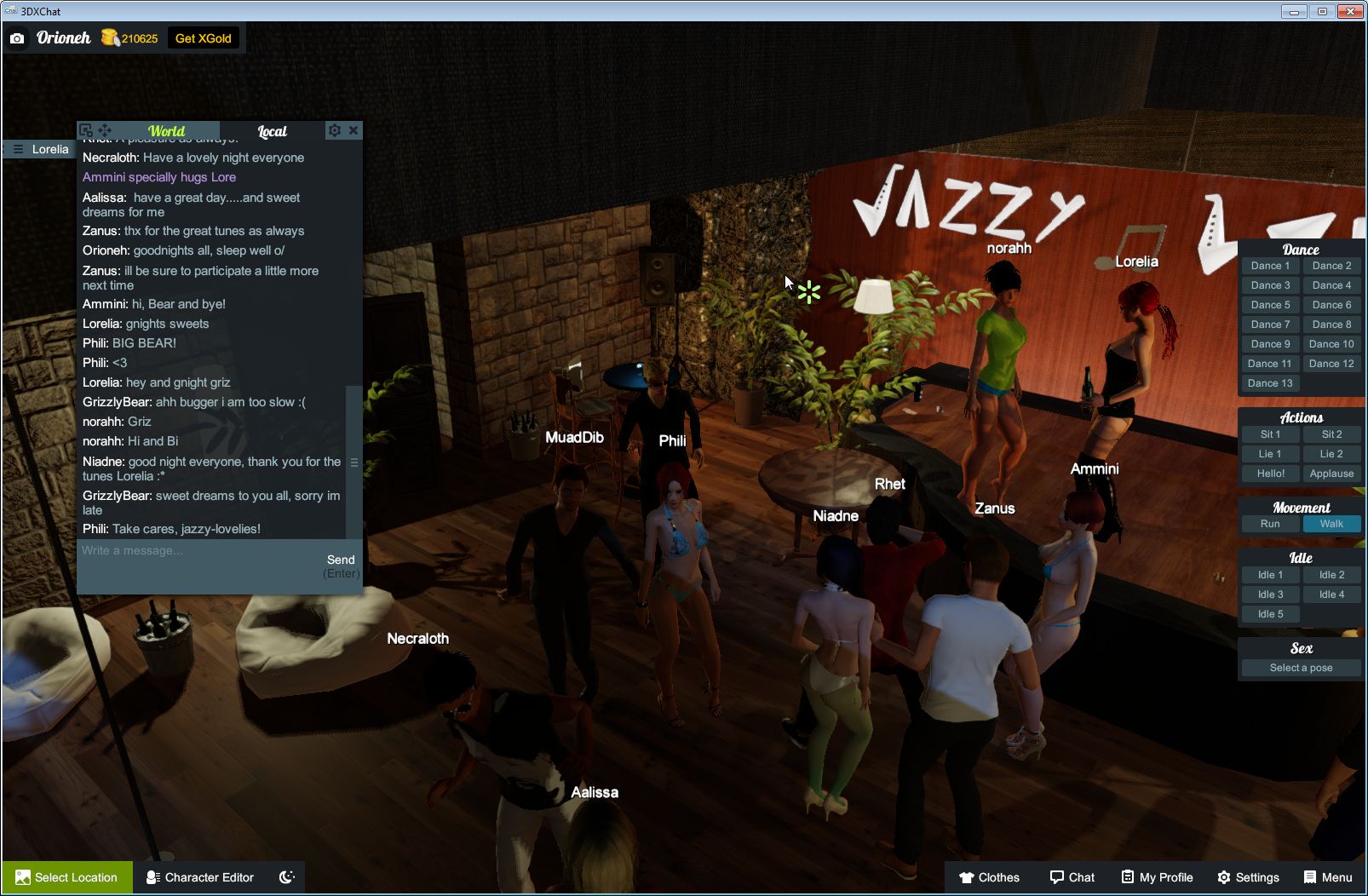Click the XGold coins icon
This screenshot has height=896, width=1368.
[x=110, y=37]
